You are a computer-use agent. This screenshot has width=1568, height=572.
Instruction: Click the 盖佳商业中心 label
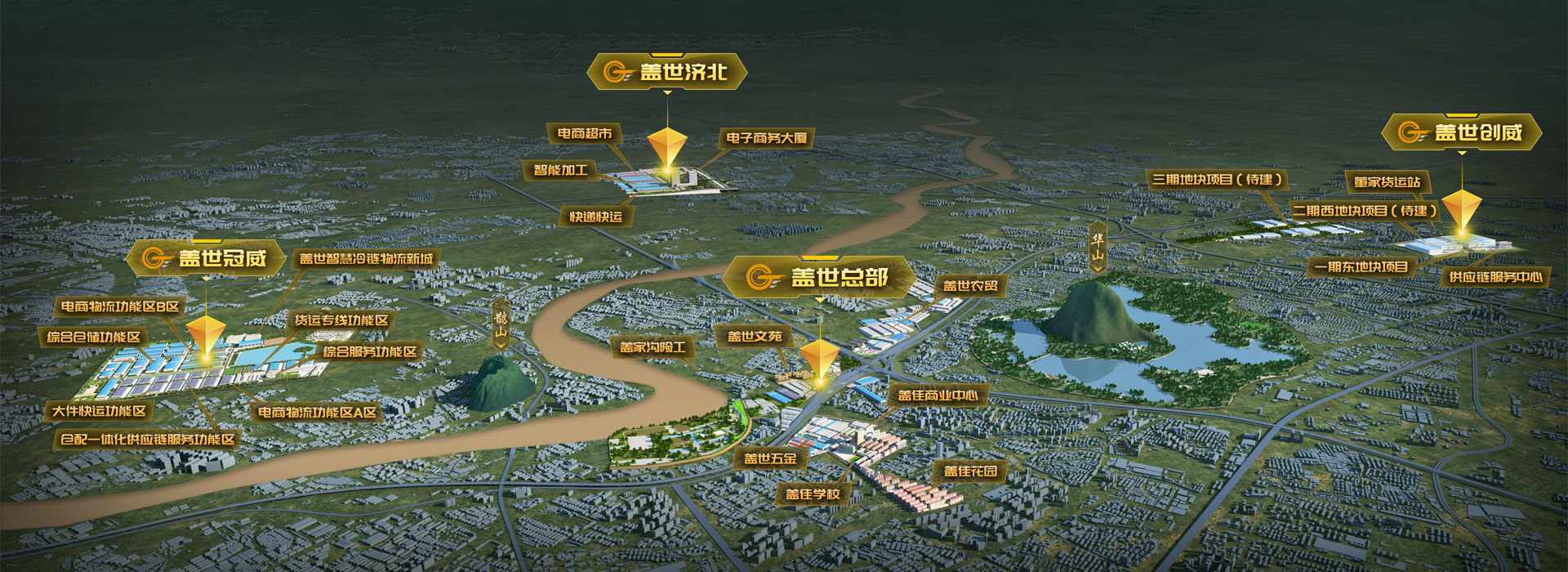pyautogui.click(x=938, y=395)
